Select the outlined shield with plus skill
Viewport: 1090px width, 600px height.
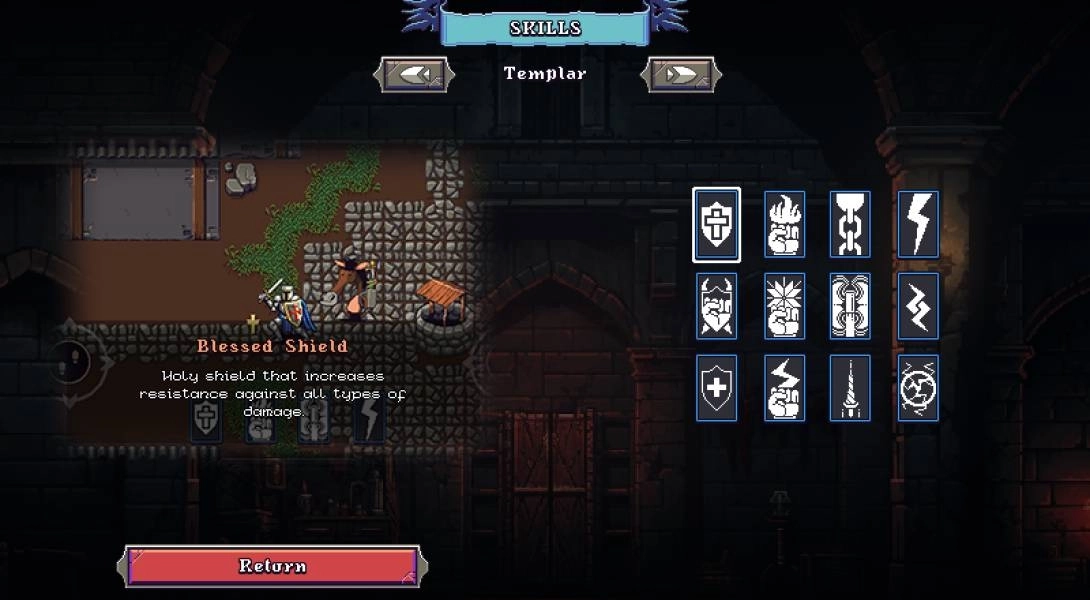716,388
